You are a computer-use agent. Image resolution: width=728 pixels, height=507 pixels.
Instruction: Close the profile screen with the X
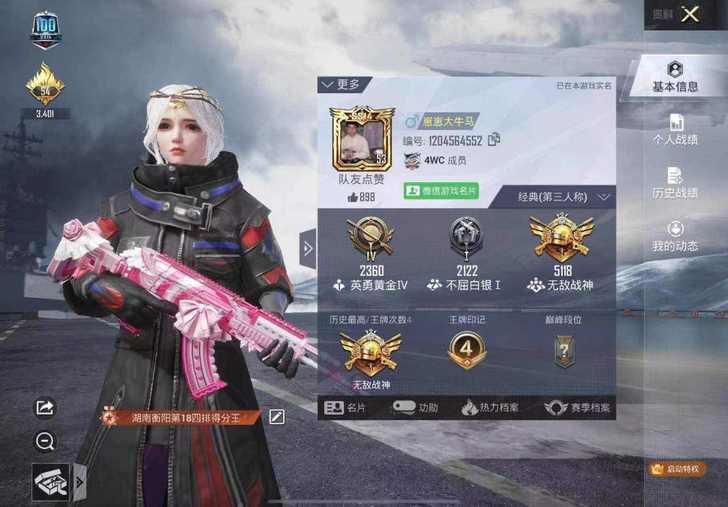tap(690, 14)
